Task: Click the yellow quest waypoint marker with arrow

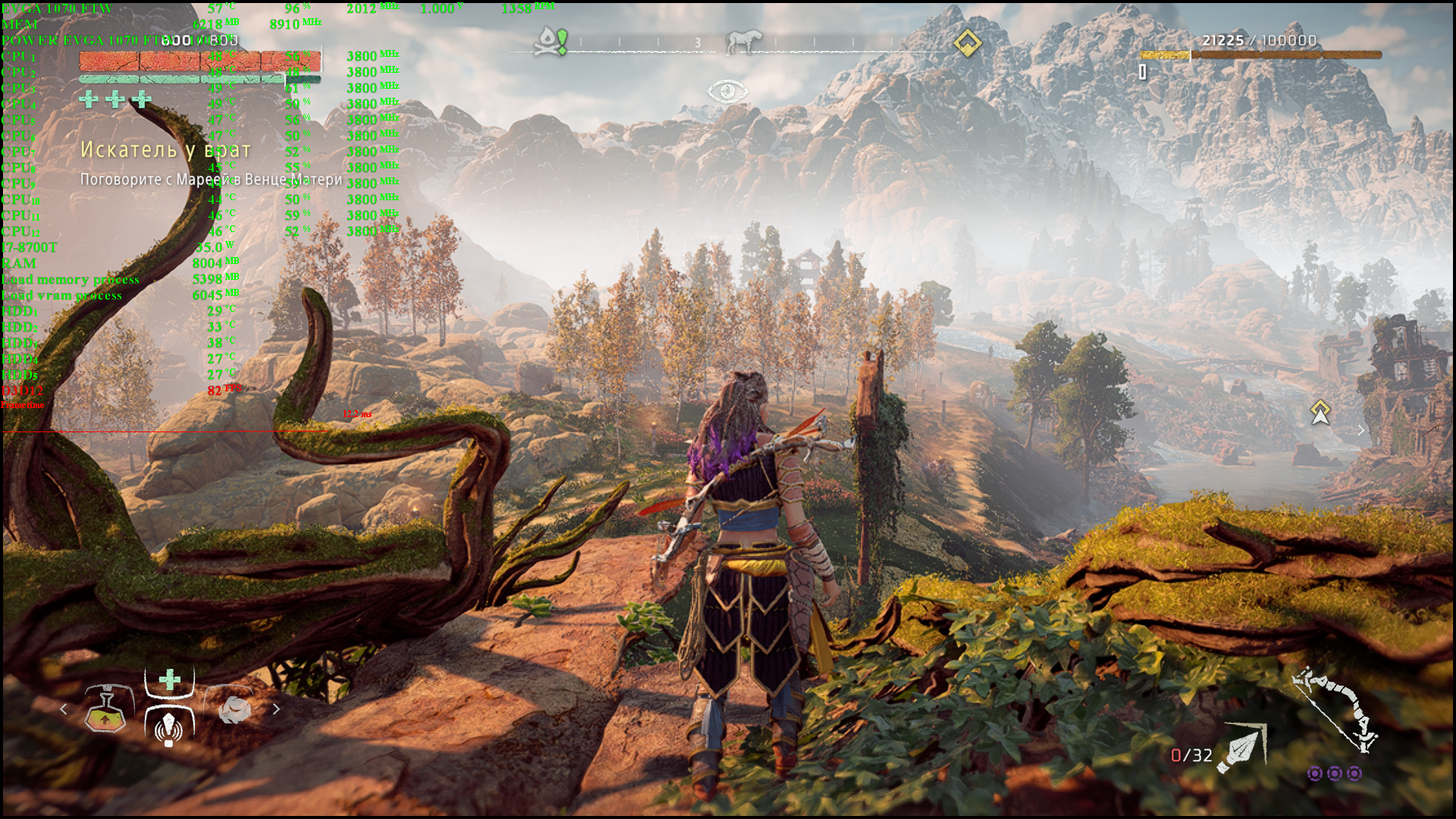Action: point(1320,412)
